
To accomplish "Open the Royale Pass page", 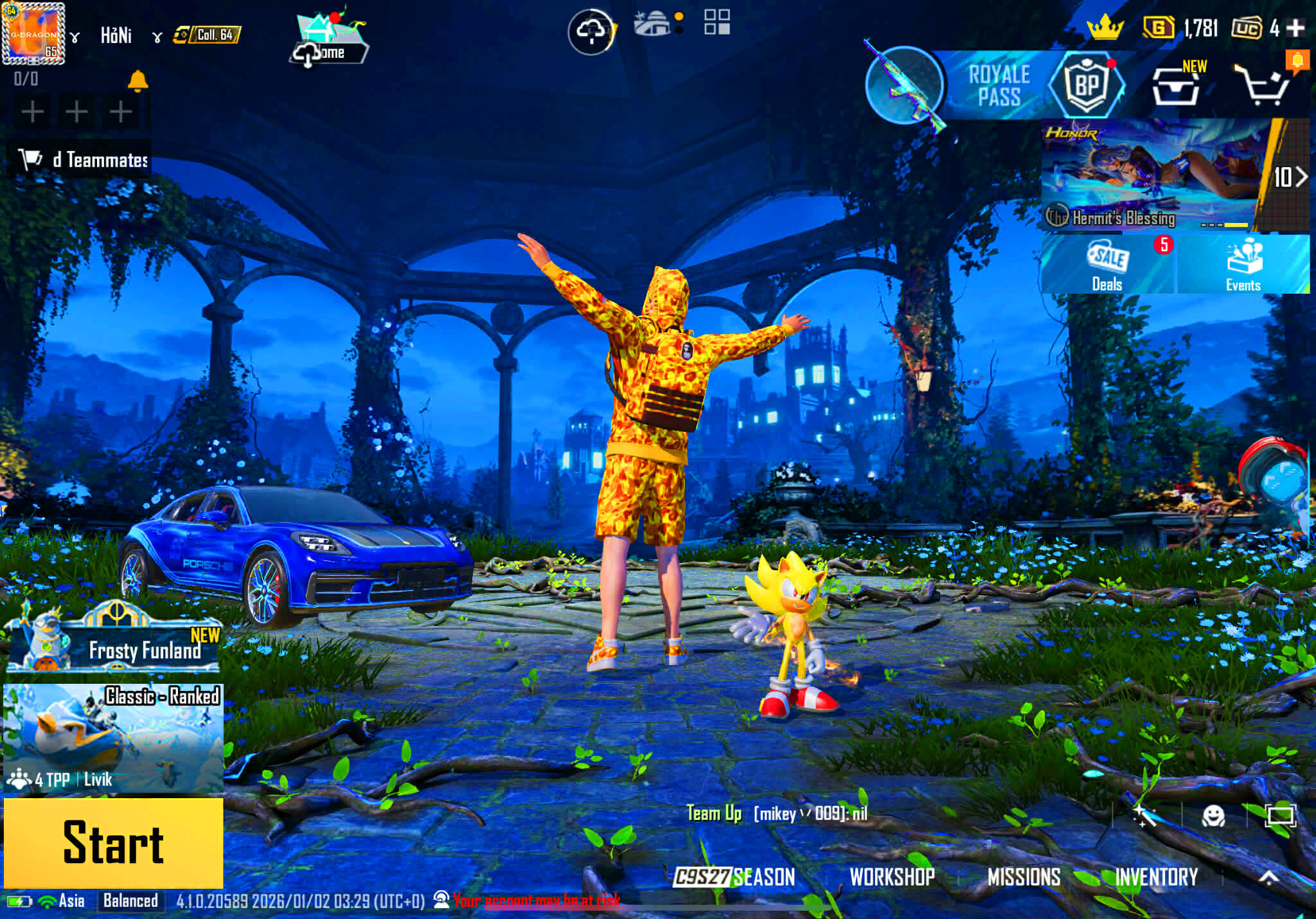I will point(999,85).
